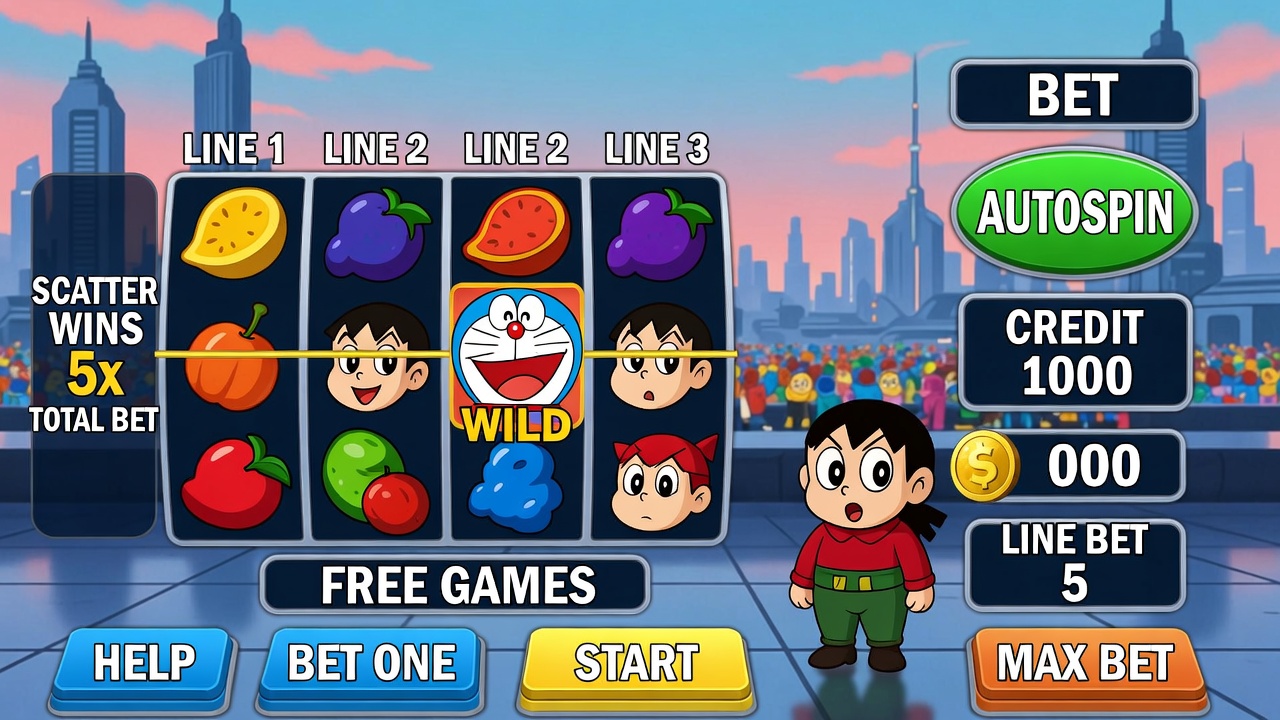Select the BET ONE button
Image resolution: width=1280 pixels, height=720 pixels.
coord(371,663)
